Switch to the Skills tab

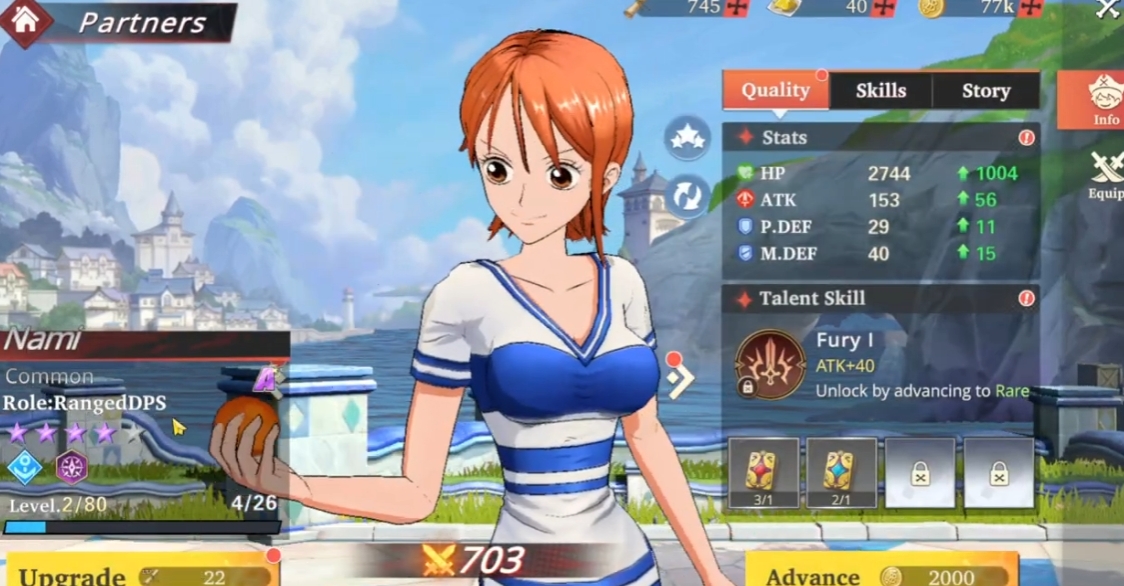[880, 91]
